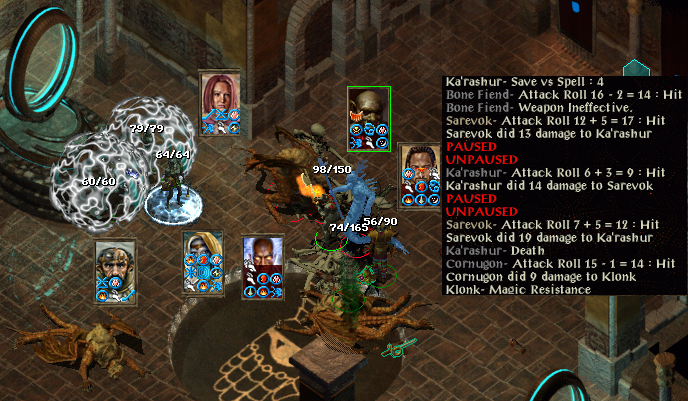Viewport: 688px width, 401px height.
Task: Choose the bald dark-skinned man portrait
Action: (262, 258)
